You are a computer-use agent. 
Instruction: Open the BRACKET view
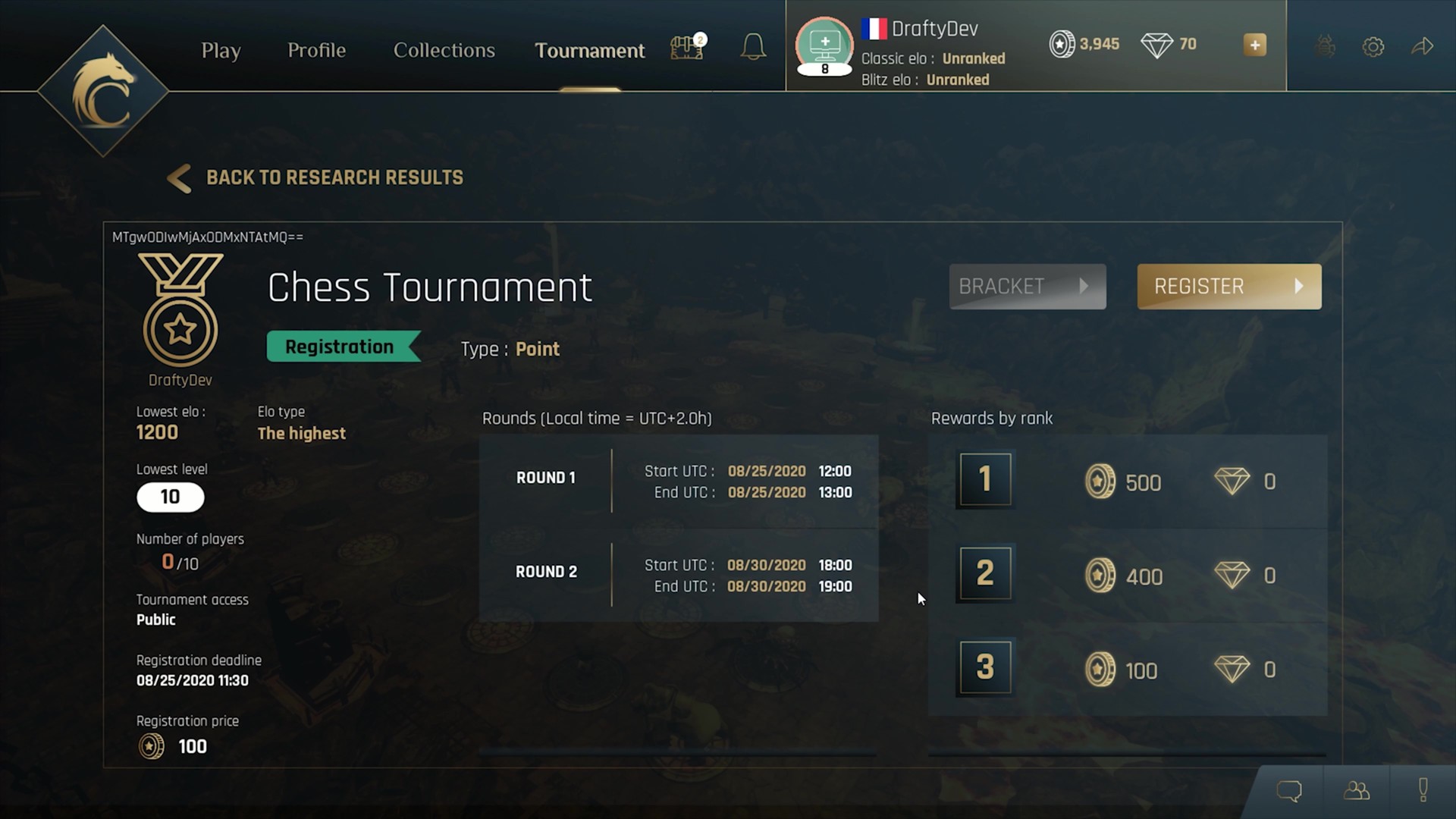coord(1027,287)
